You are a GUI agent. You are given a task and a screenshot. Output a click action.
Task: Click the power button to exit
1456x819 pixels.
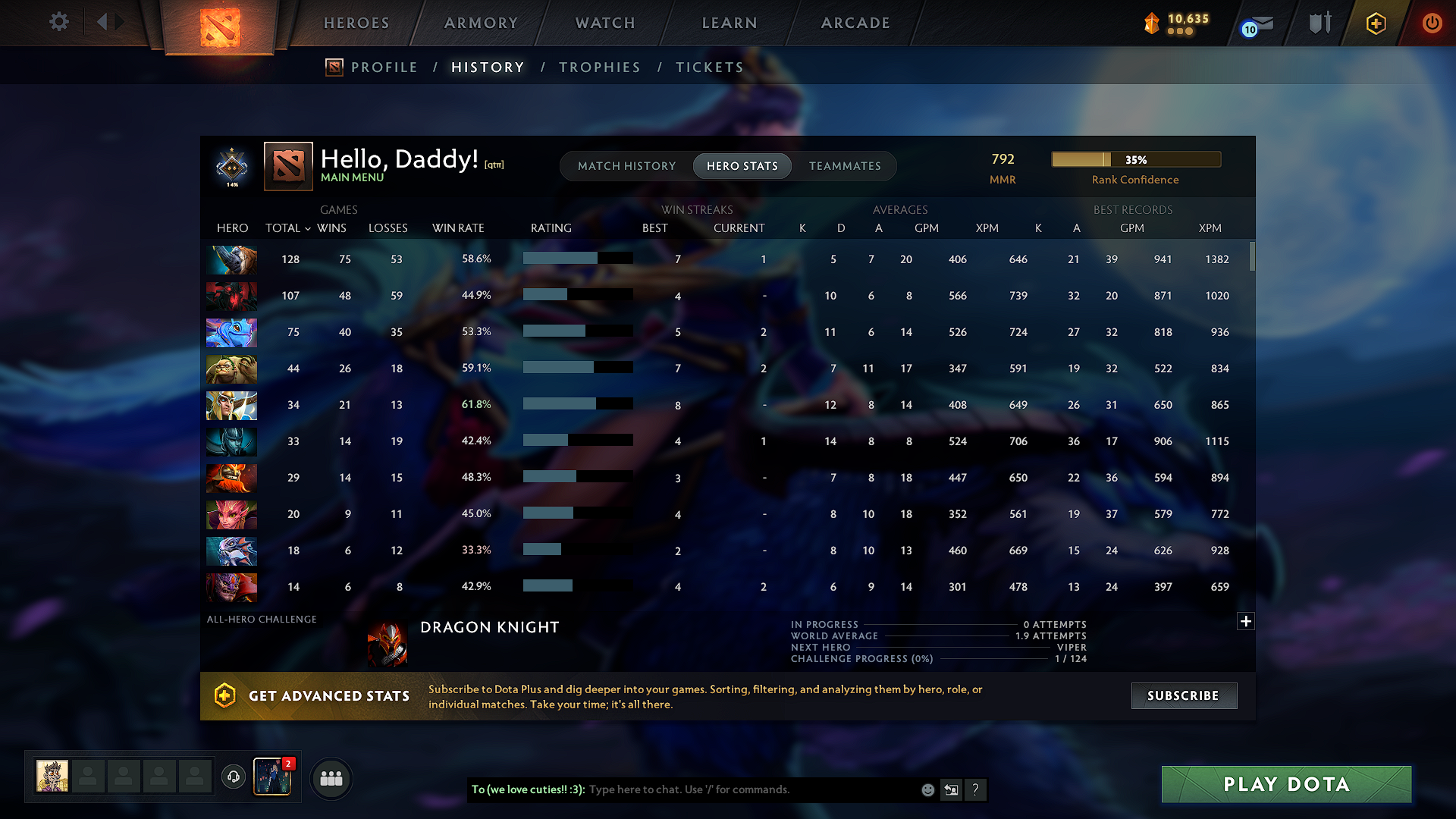[1432, 23]
